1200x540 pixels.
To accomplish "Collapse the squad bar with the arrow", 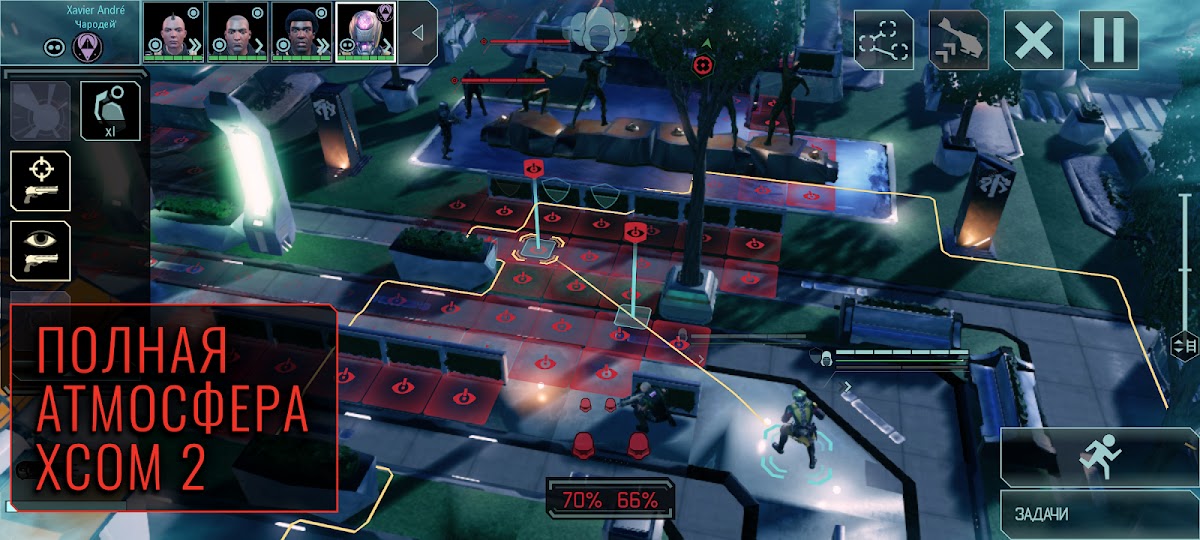I will (x=418, y=32).
